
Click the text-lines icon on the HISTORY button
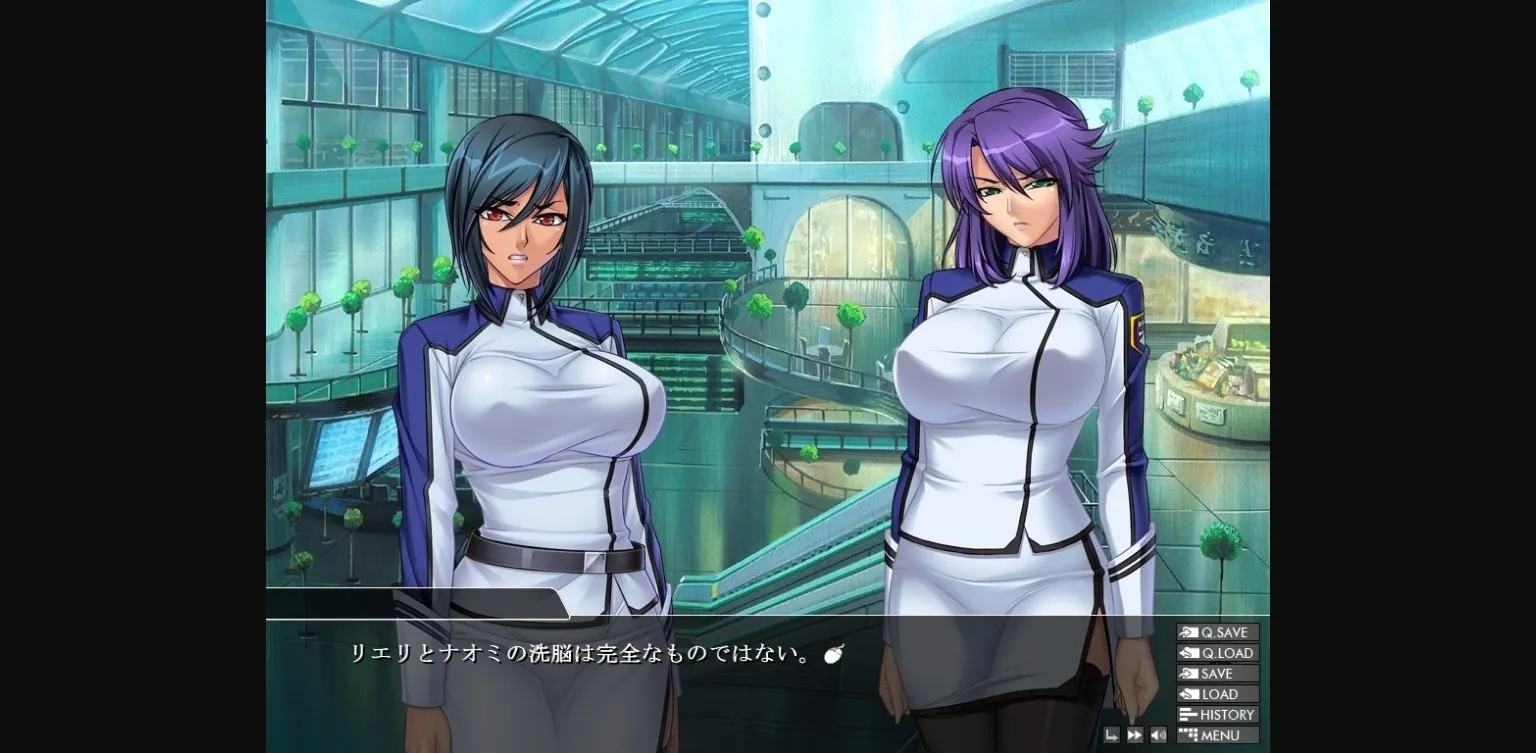(1187, 715)
